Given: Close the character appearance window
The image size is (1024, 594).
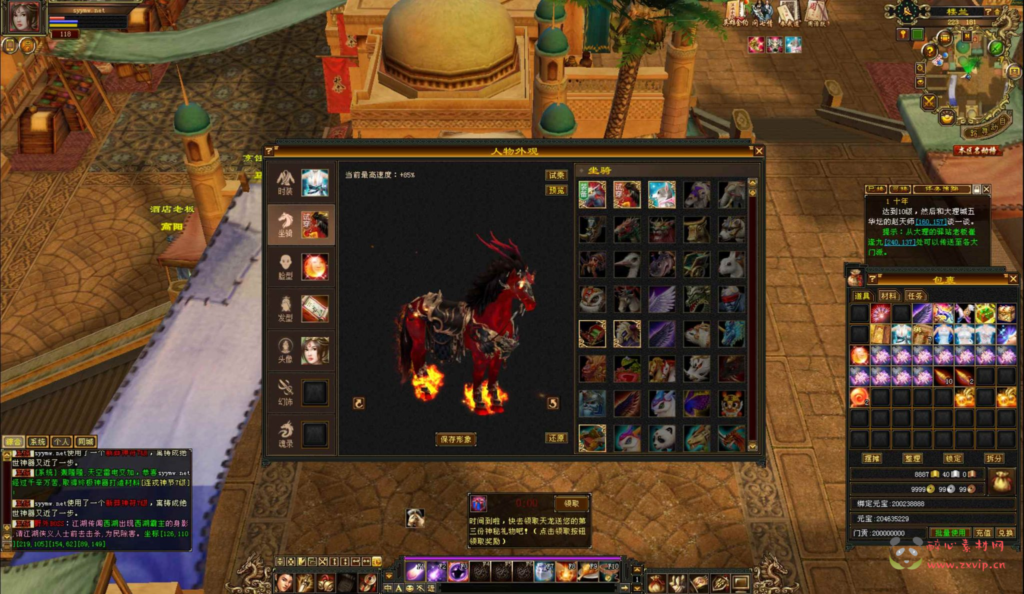Looking at the screenshot, I should pyautogui.click(x=758, y=151).
